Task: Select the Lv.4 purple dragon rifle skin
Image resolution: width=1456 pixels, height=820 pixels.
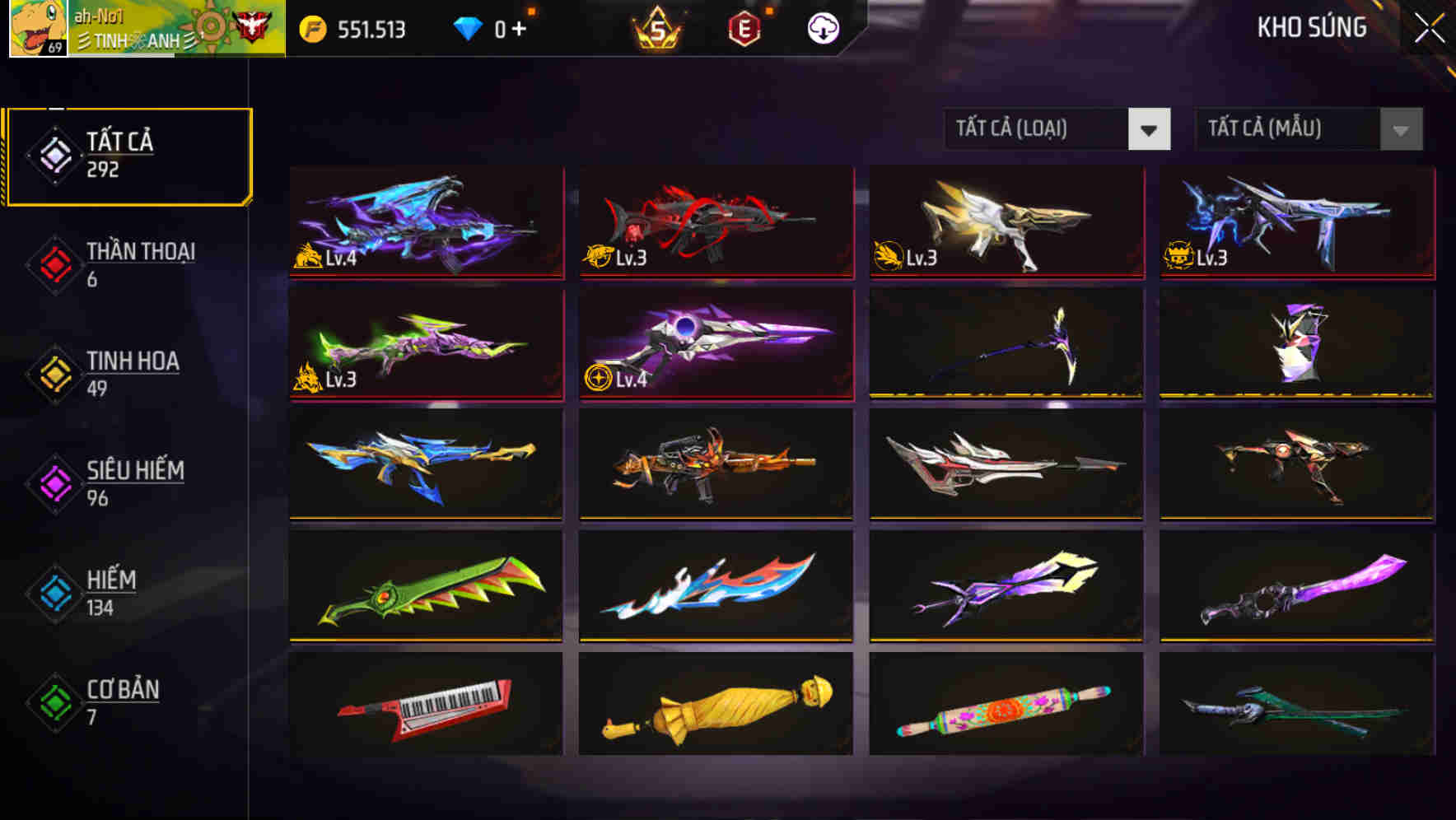Action: point(425,223)
